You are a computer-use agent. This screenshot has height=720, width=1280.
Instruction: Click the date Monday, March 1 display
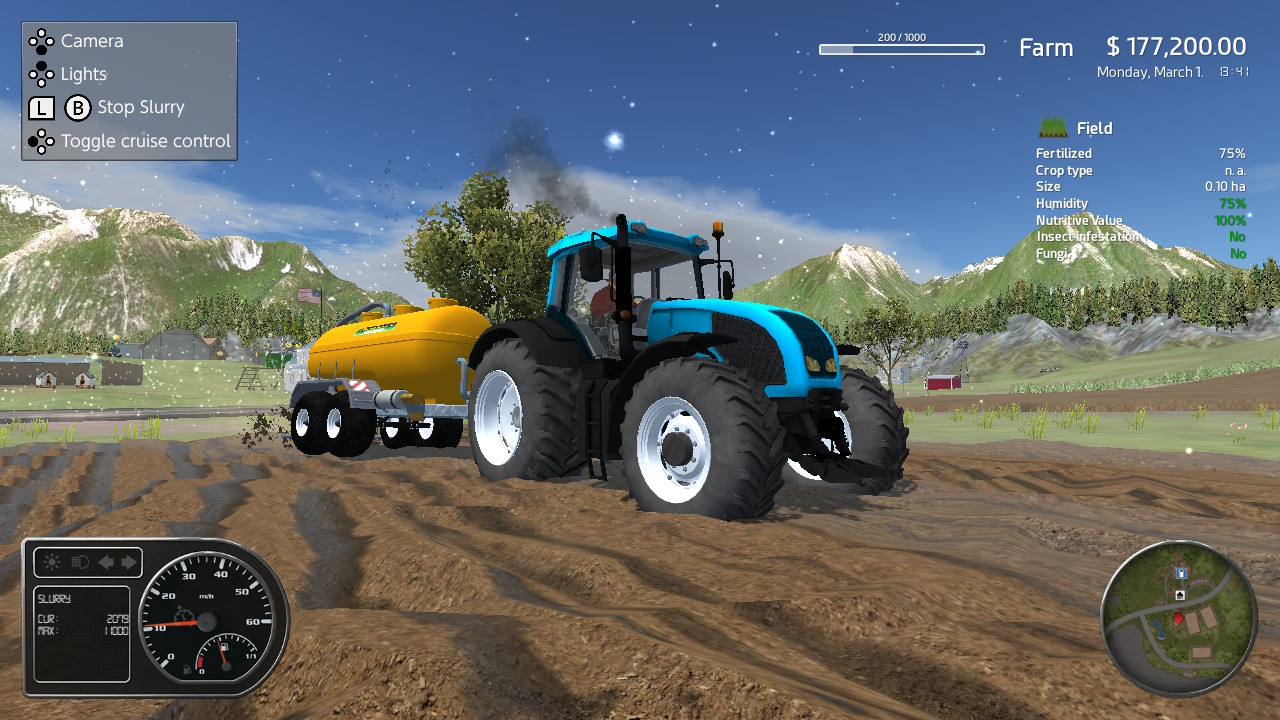(1150, 71)
